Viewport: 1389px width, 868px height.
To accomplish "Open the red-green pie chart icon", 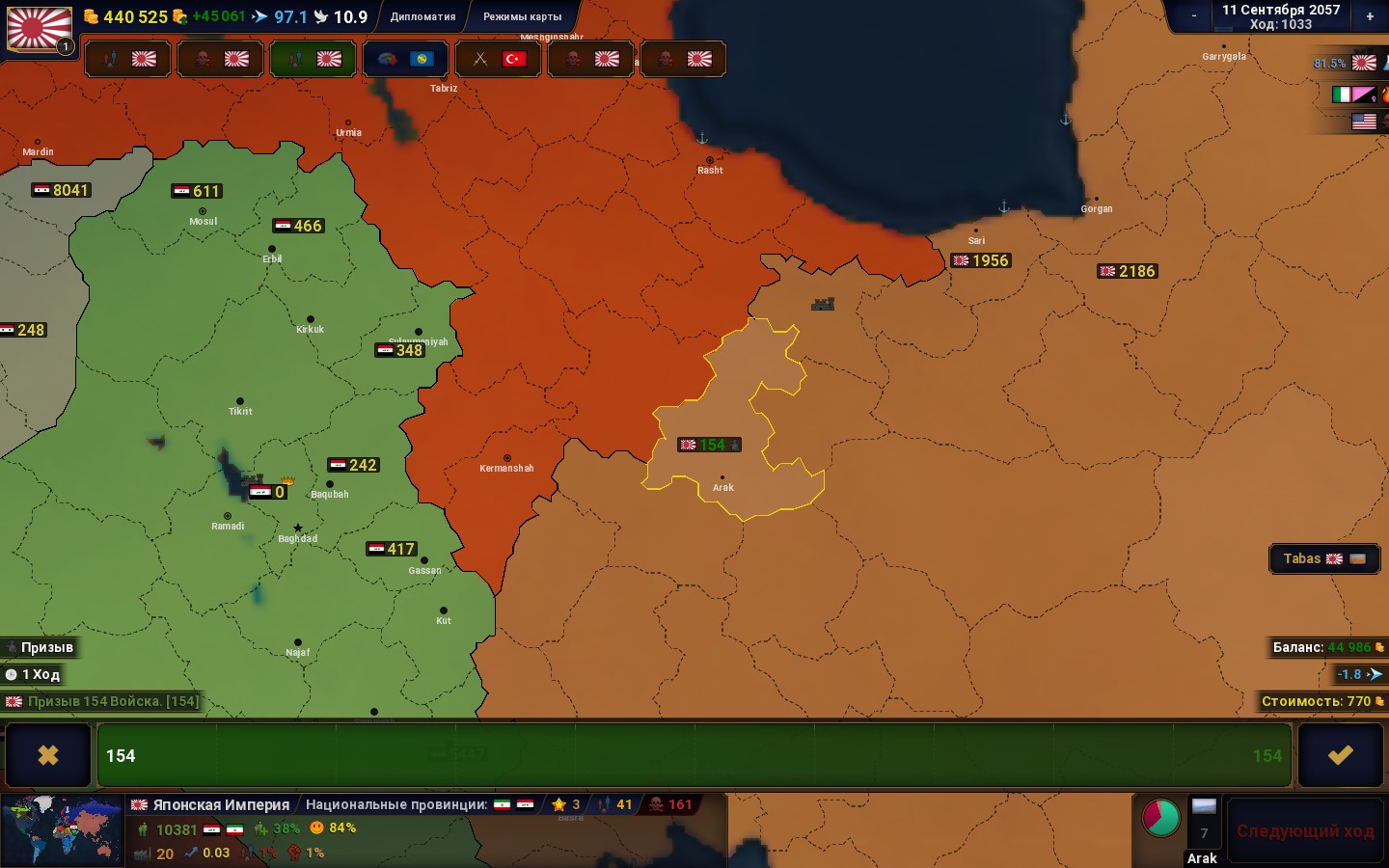I will [1160, 817].
